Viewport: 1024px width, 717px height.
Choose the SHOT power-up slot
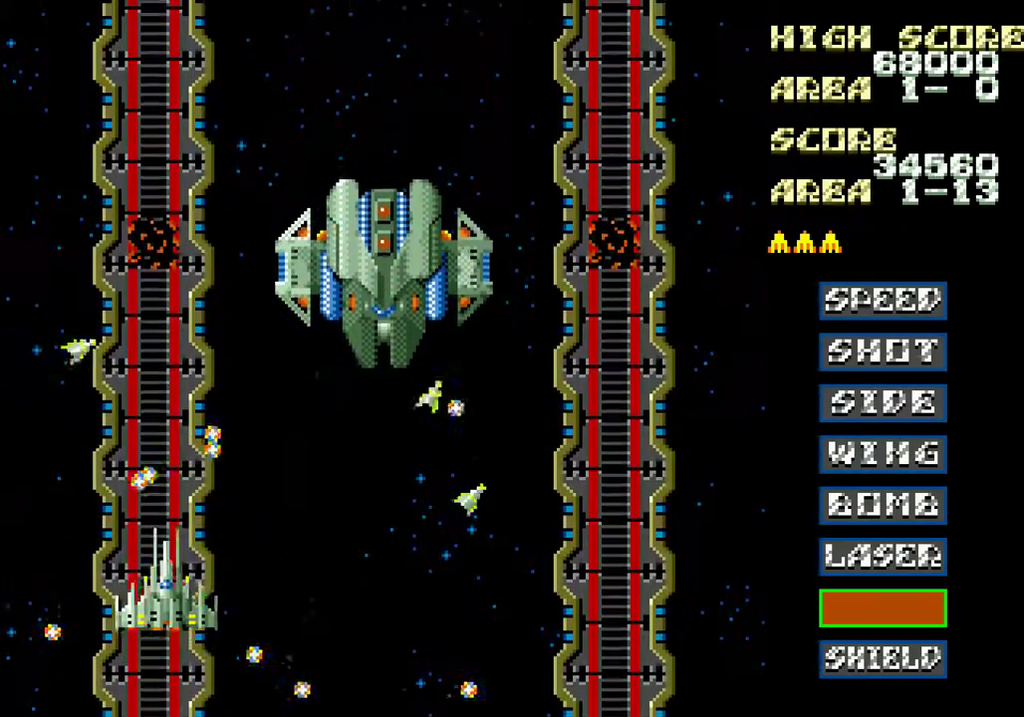coord(882,351)
